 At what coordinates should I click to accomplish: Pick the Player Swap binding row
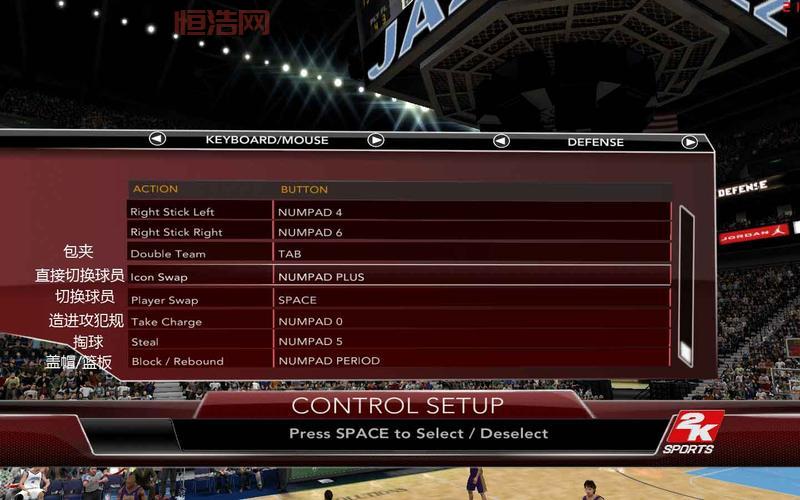pyautogui.click(x=398, y=300)
